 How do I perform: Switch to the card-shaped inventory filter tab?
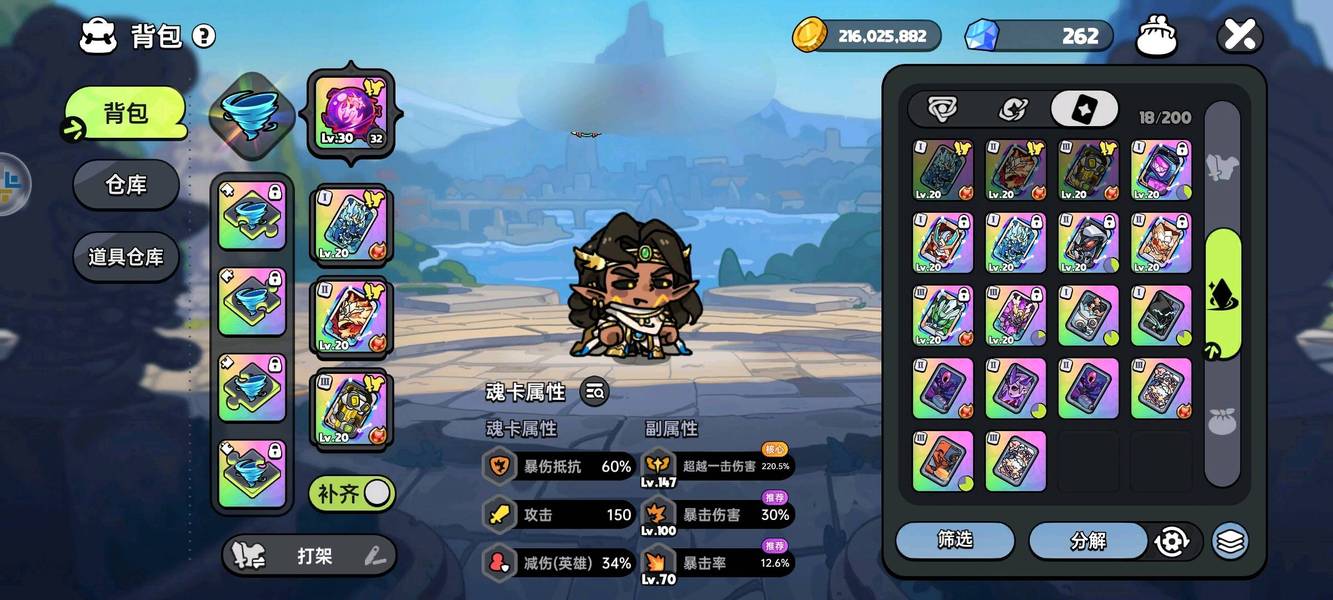pyautogui.click(x=1084, y=109)
